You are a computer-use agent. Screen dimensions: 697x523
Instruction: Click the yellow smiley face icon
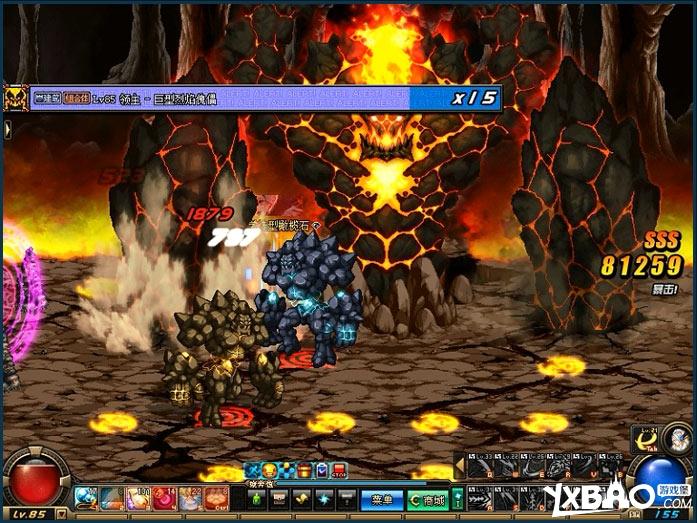pos(269,469)
